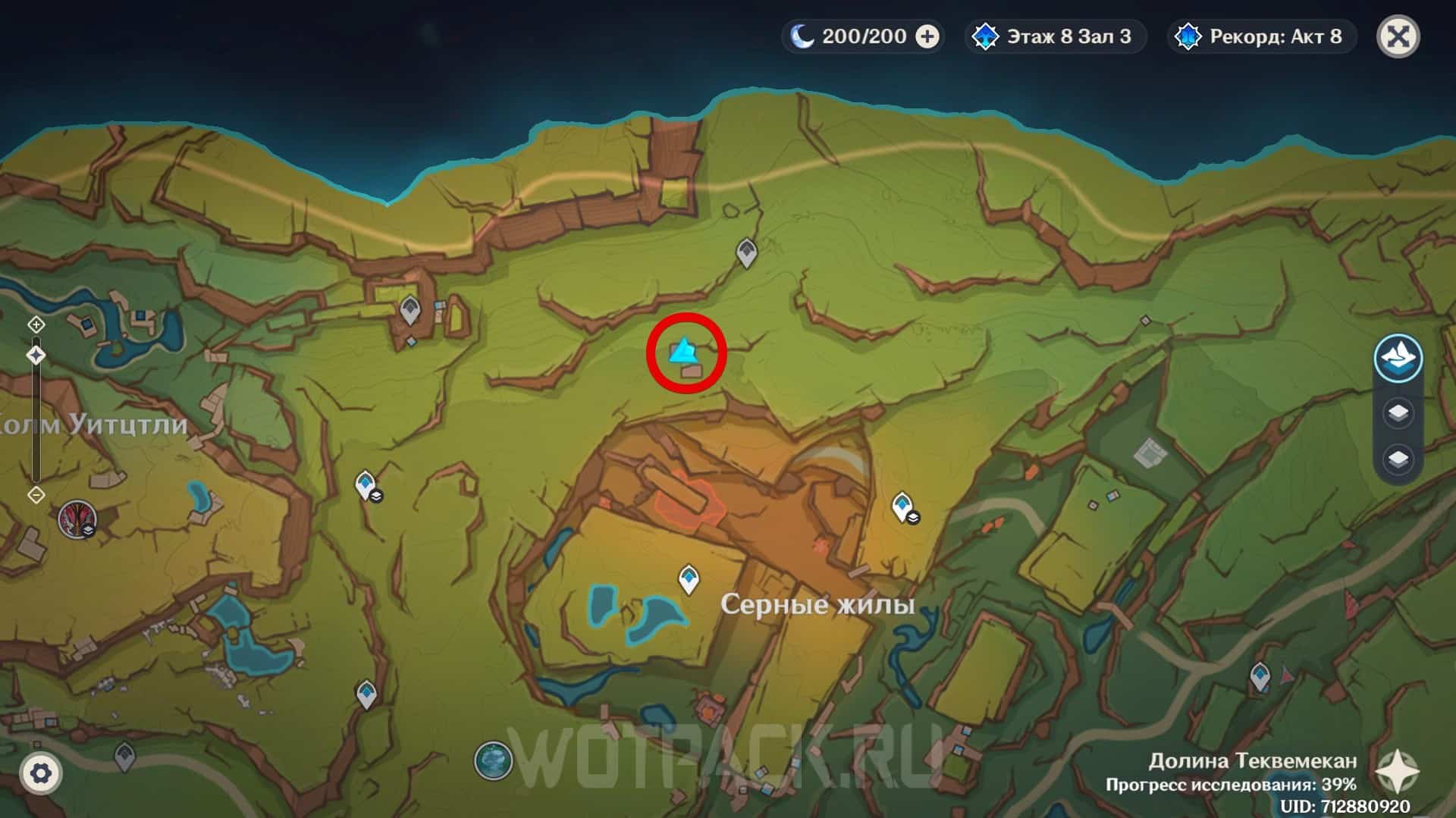This screenshot has height=818, width=1456.
Task: Select the round domain marker at the bottom
Action: 493,760
